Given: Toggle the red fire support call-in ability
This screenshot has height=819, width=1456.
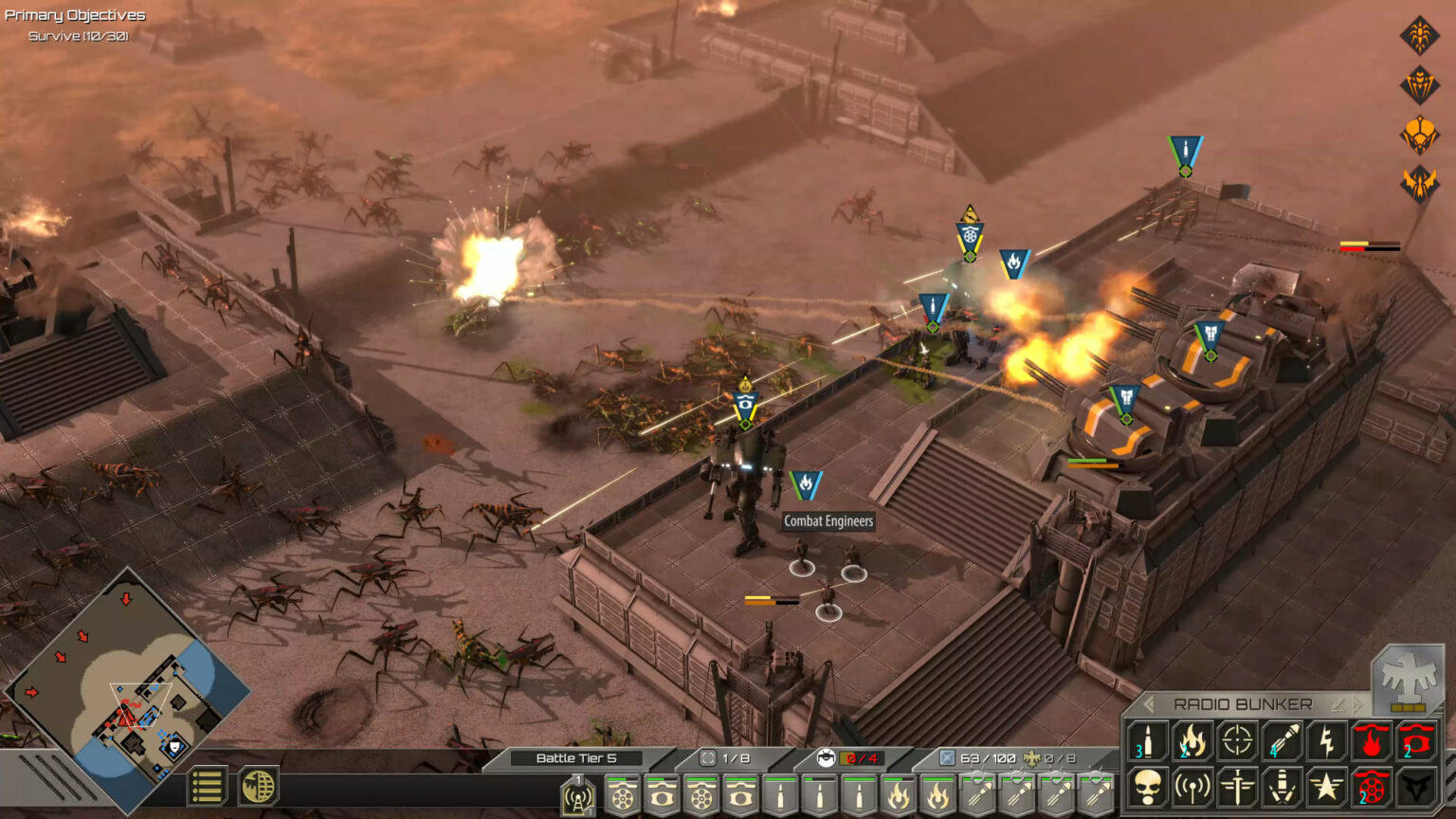Looking at the screenshot, I should click(x=1371, y=741).
